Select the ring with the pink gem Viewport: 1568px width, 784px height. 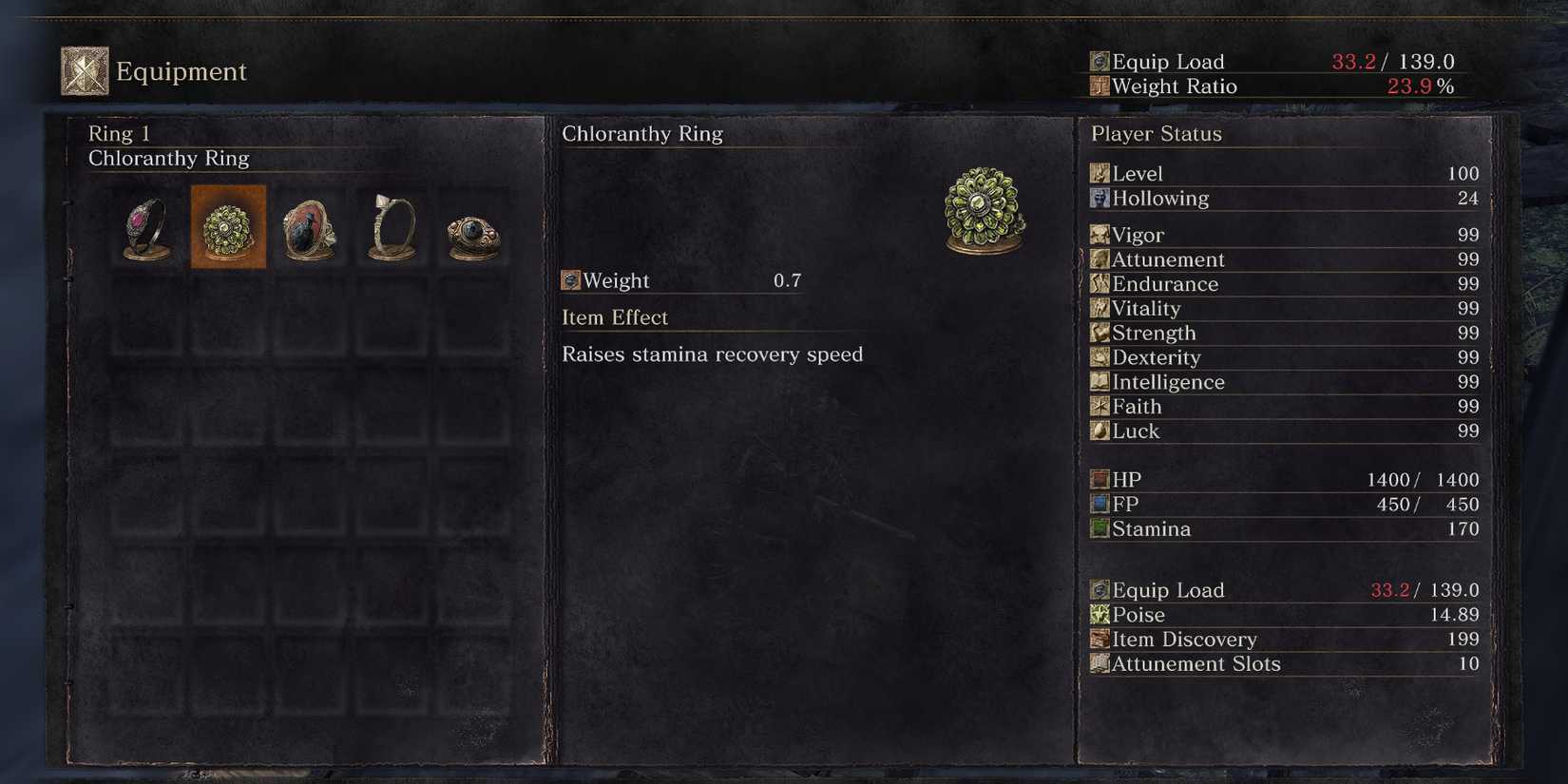(x=144, y=227)
